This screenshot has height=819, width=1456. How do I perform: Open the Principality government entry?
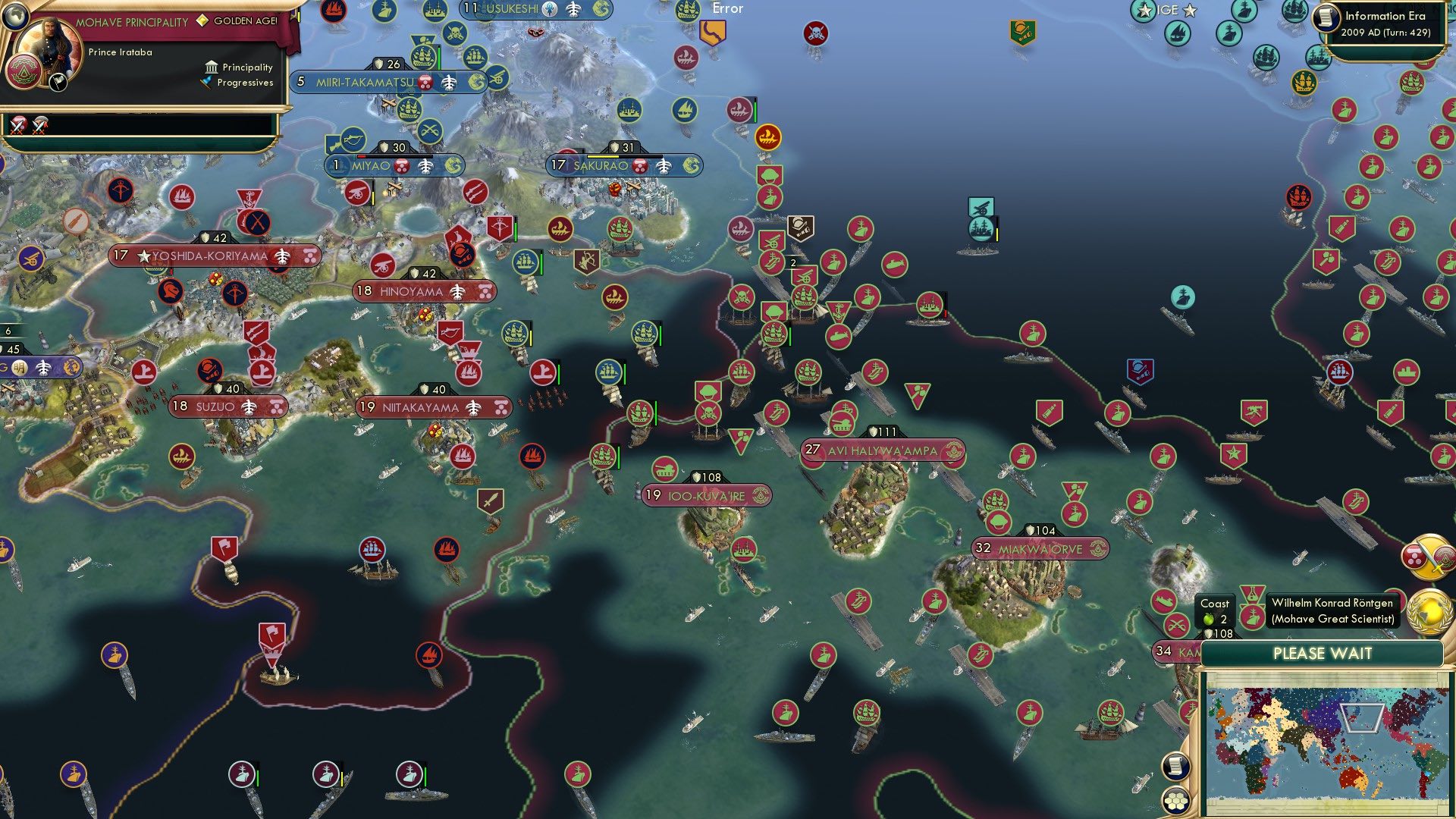click(237, 67)
